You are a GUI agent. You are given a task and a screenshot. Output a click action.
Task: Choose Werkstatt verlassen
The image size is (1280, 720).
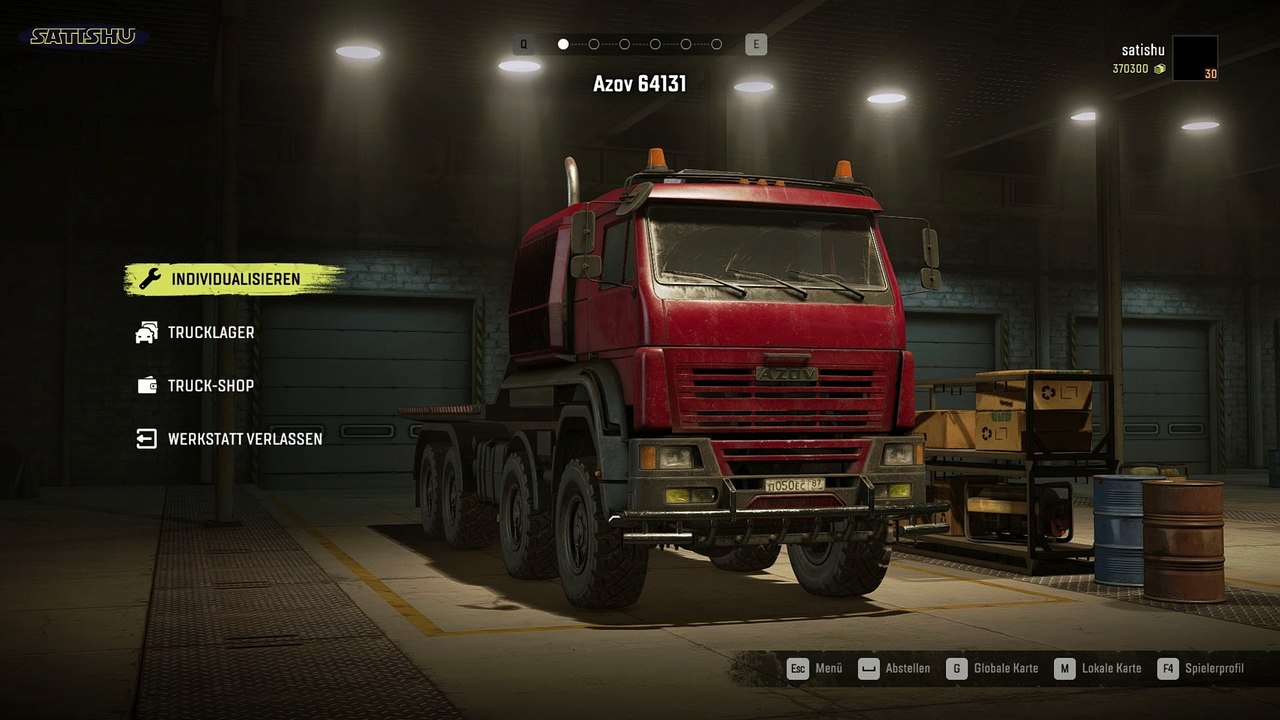click(x=244, y=439)
